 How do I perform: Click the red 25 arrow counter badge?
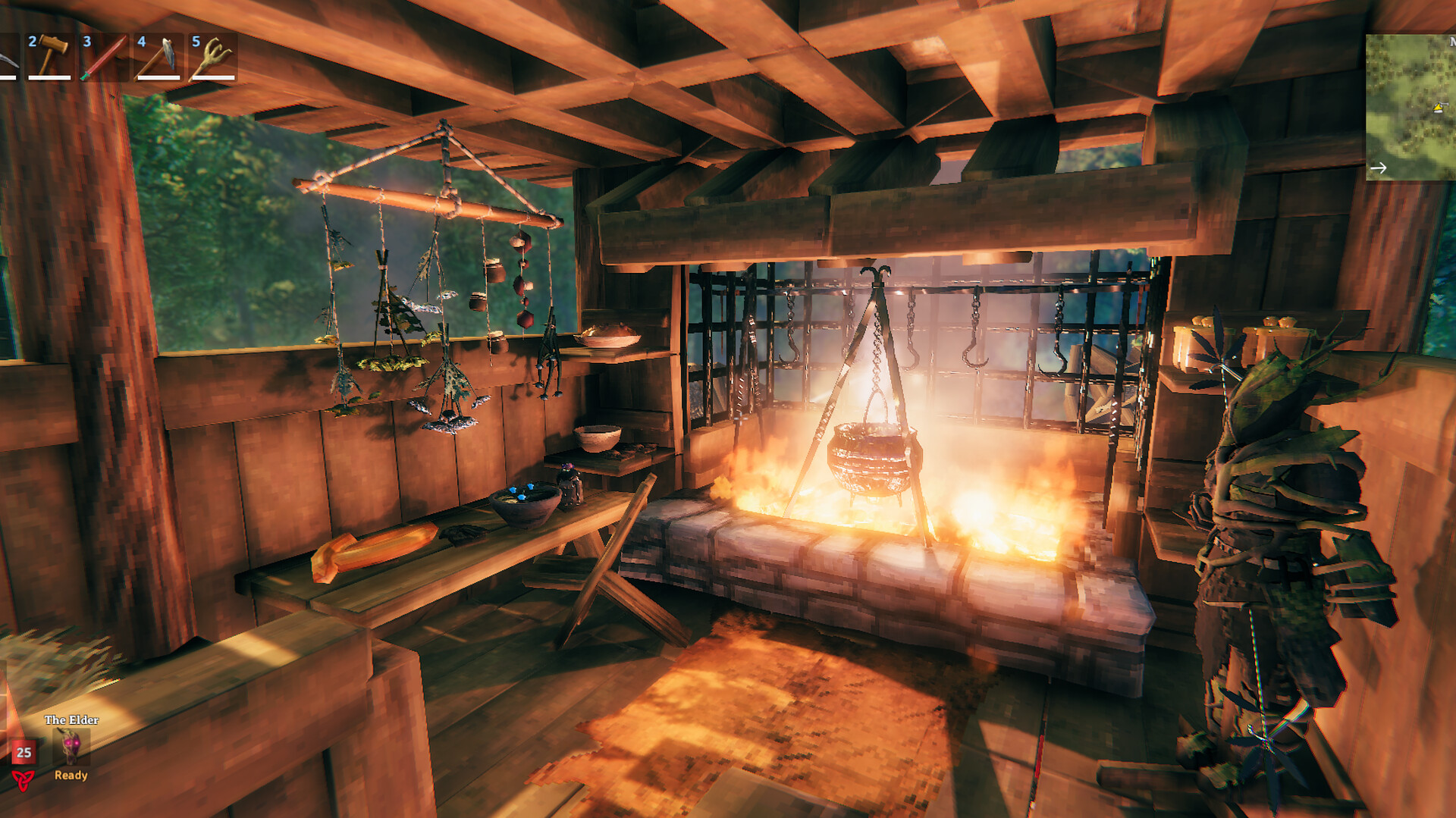[x=24, y=753]
